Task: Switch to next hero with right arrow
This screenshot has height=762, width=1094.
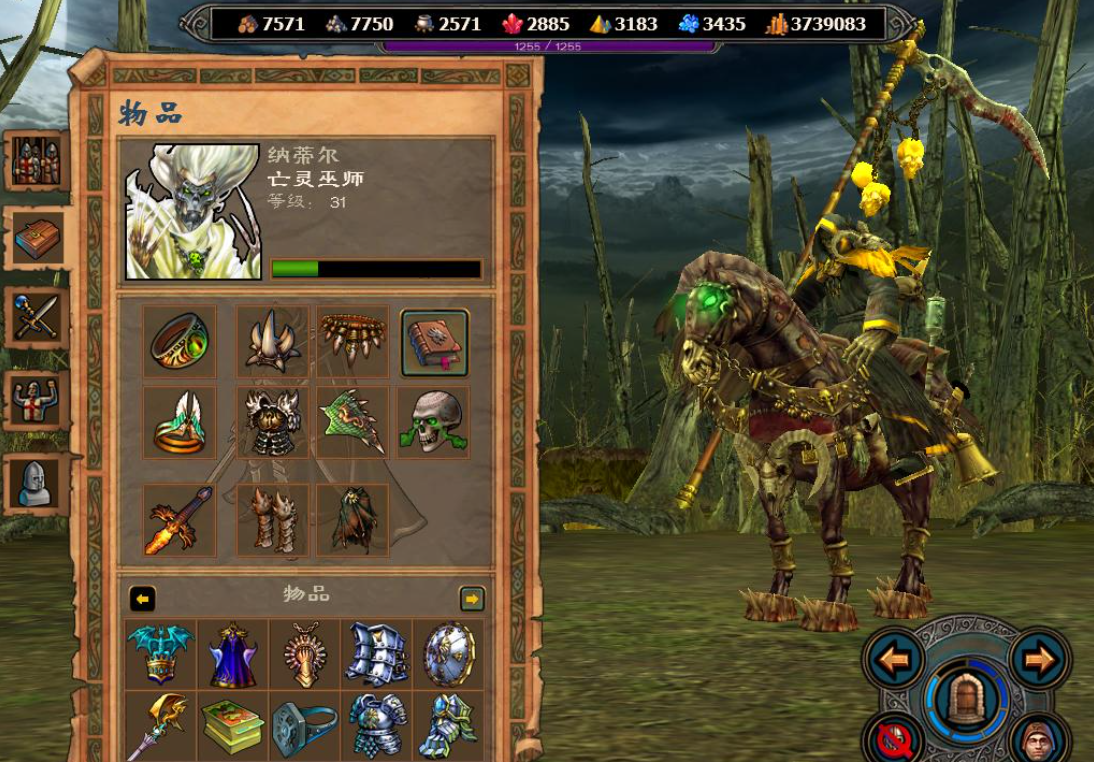Action: (1040, 661)
